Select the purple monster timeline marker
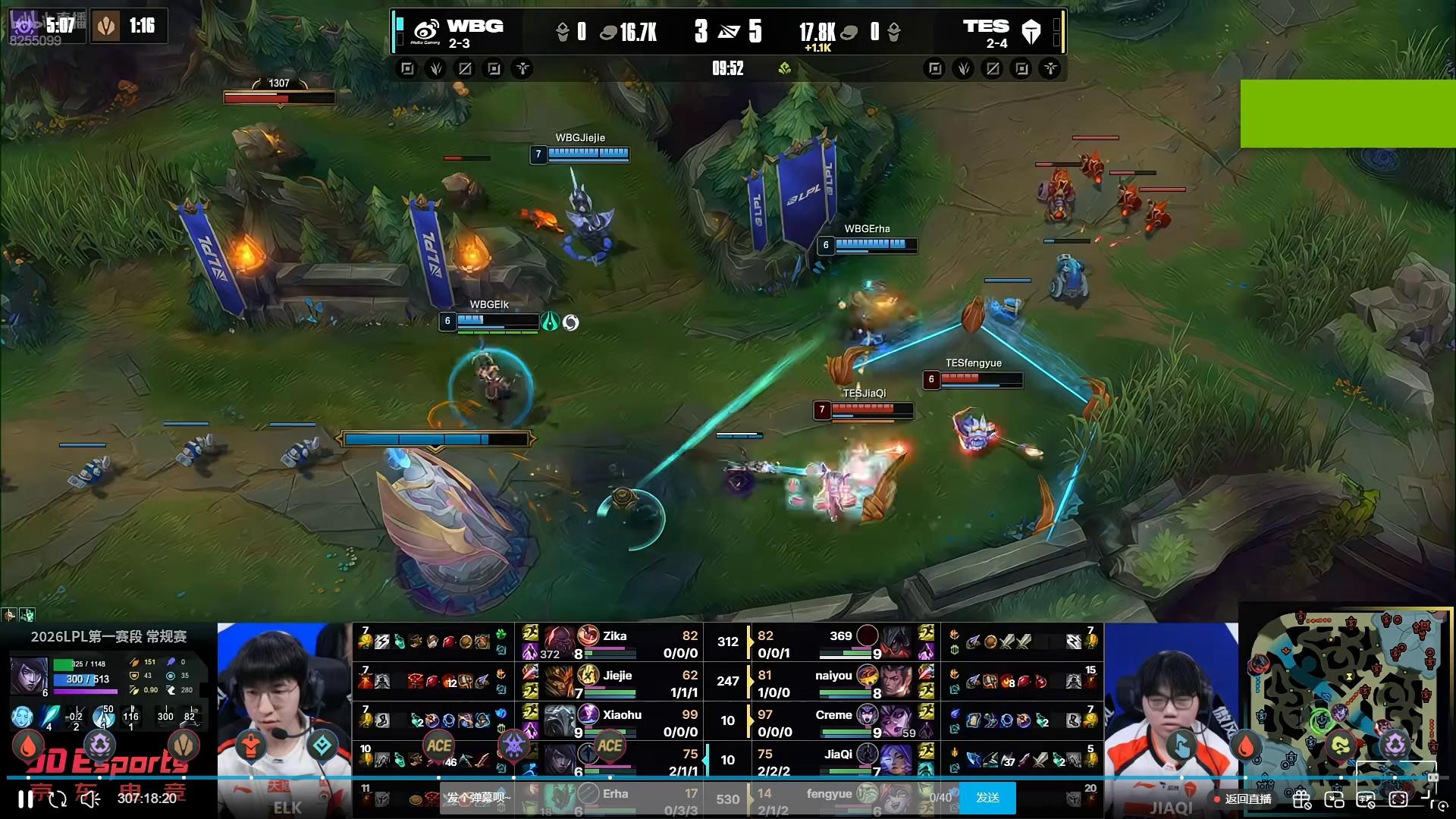Screen dimensions: 1456x819 coord(513,745)
